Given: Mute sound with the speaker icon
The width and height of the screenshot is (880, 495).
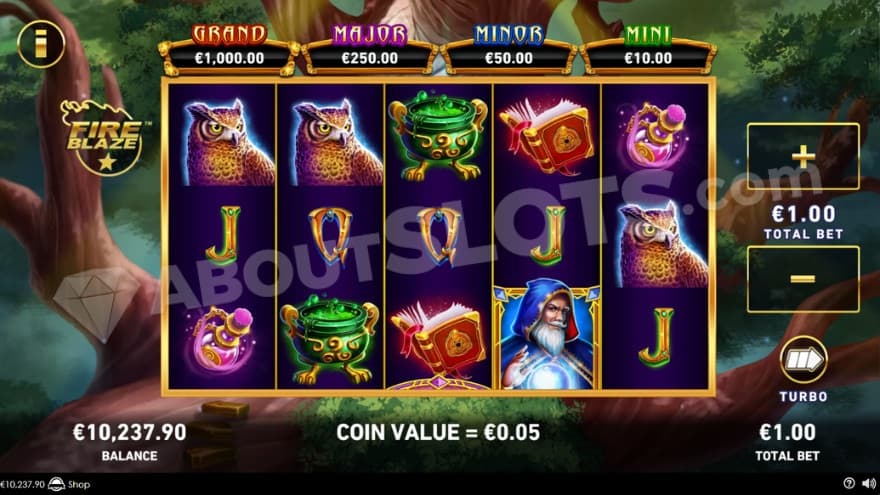Looking at the screenshot, I should (867, 485).
